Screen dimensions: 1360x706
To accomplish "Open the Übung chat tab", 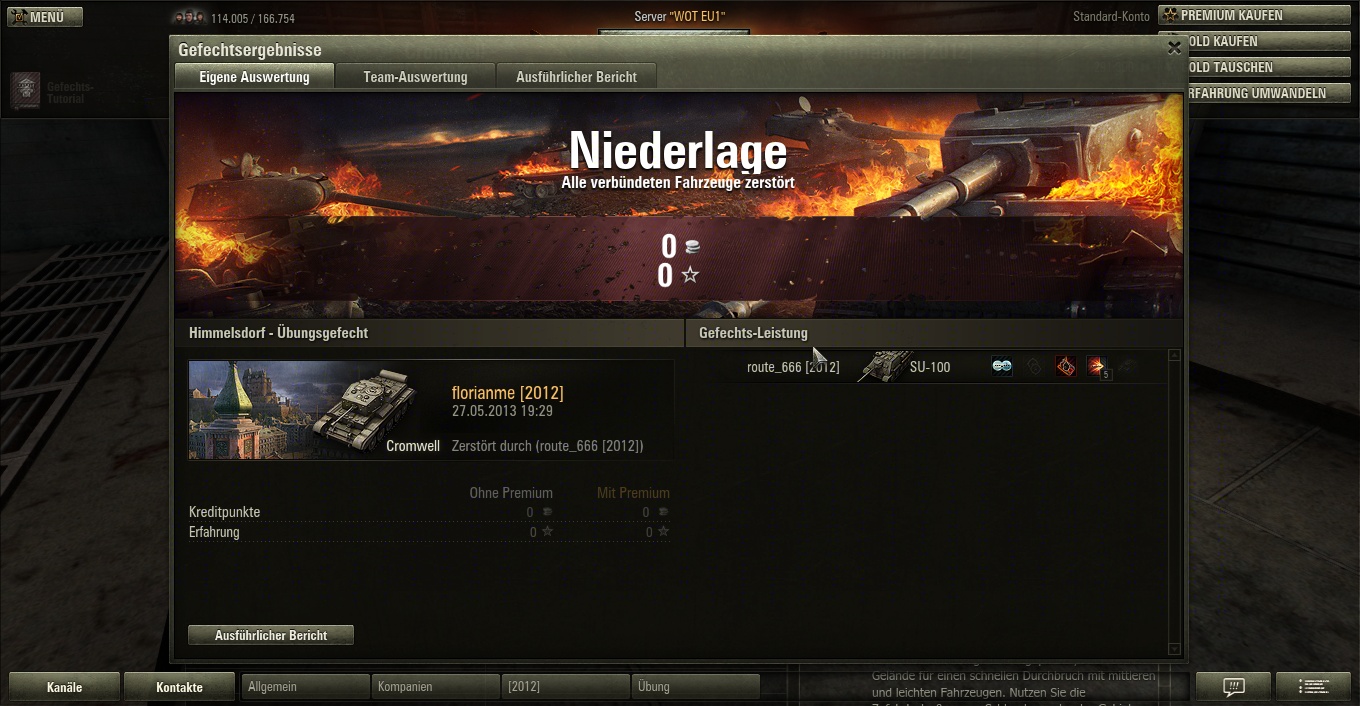I will (695, 687).
